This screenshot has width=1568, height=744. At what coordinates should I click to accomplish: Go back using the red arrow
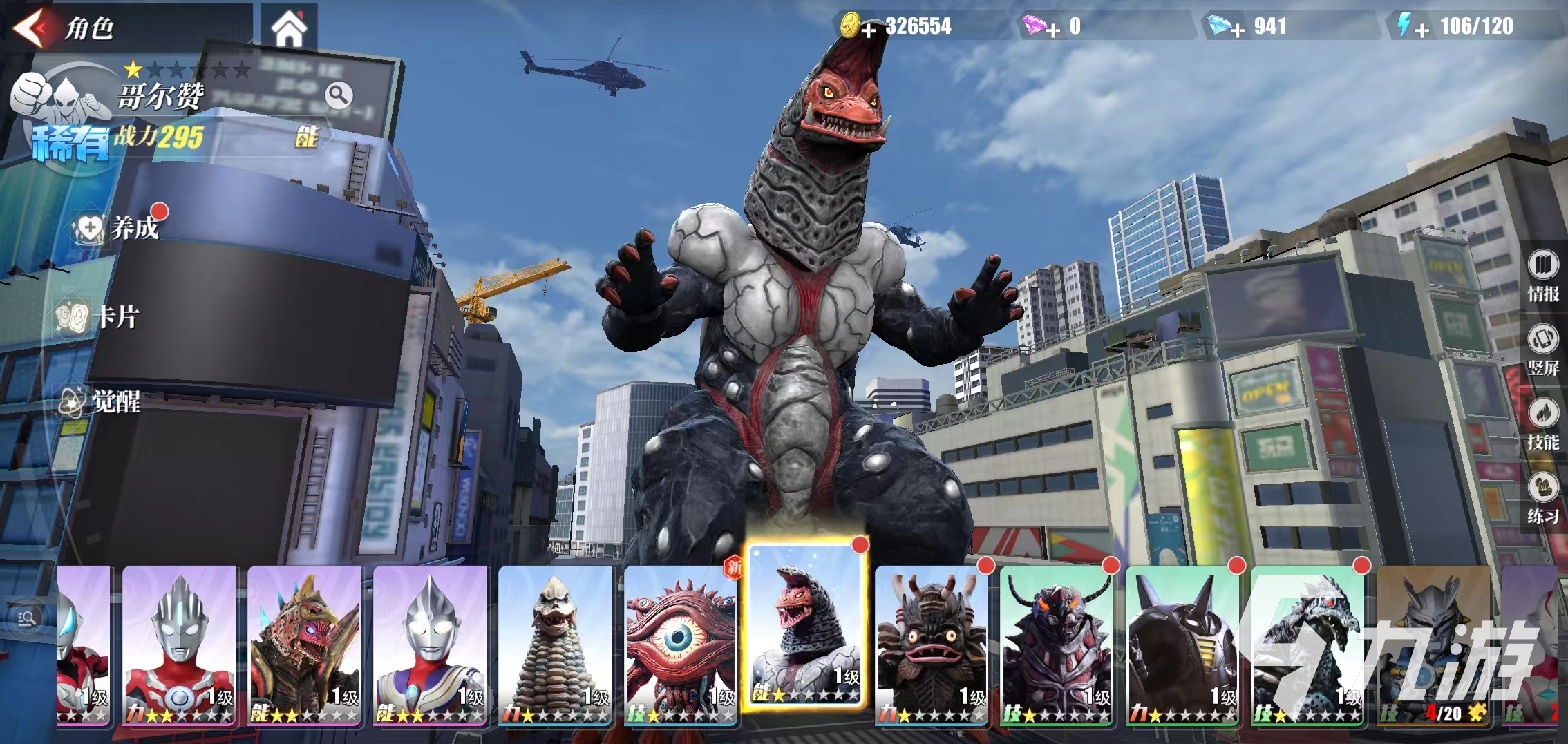(x=31, y=28)
